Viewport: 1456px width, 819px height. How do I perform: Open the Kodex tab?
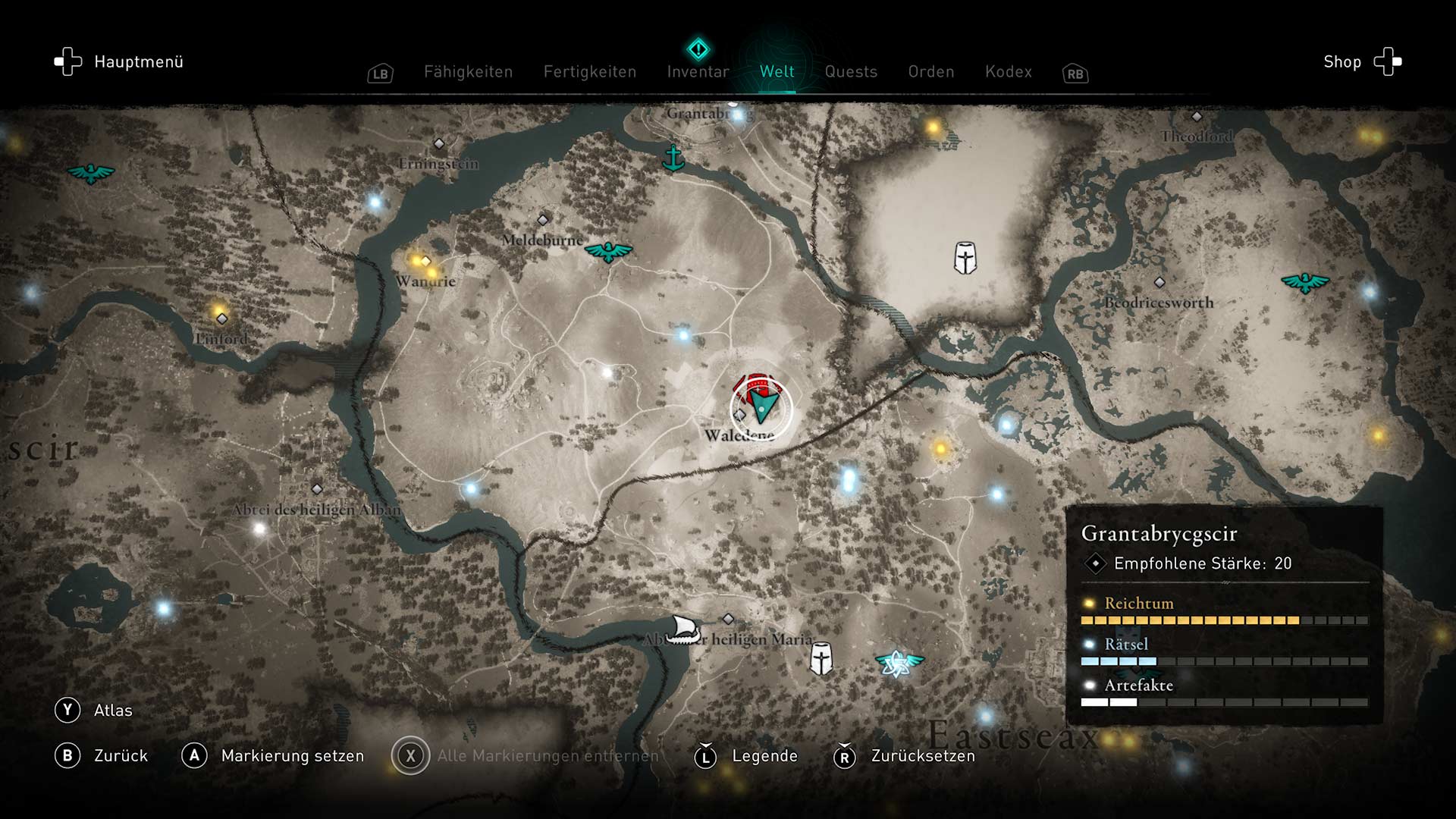[x=1008, y=72]
